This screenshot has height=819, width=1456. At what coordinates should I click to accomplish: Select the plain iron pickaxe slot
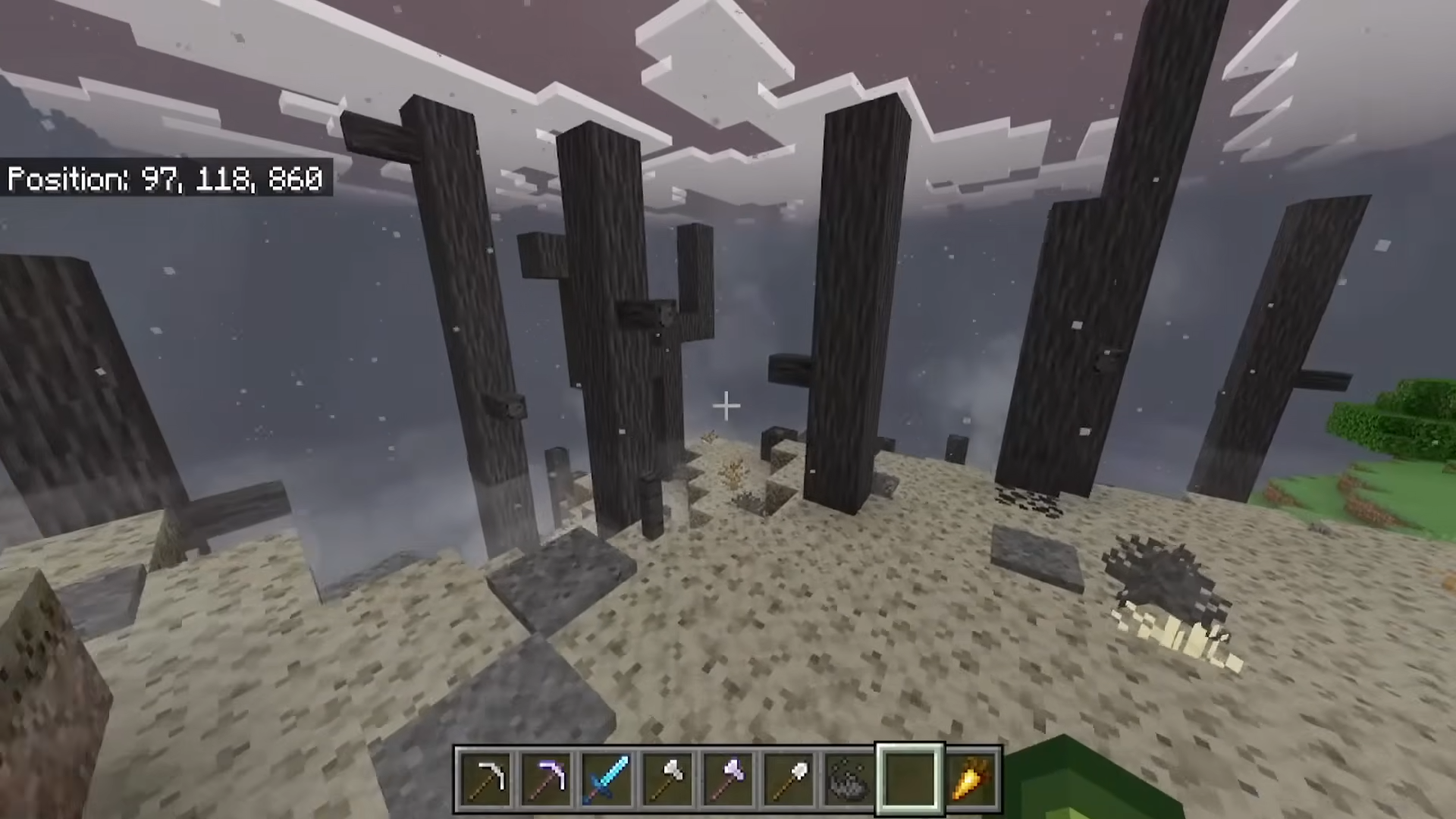(485, 779)
